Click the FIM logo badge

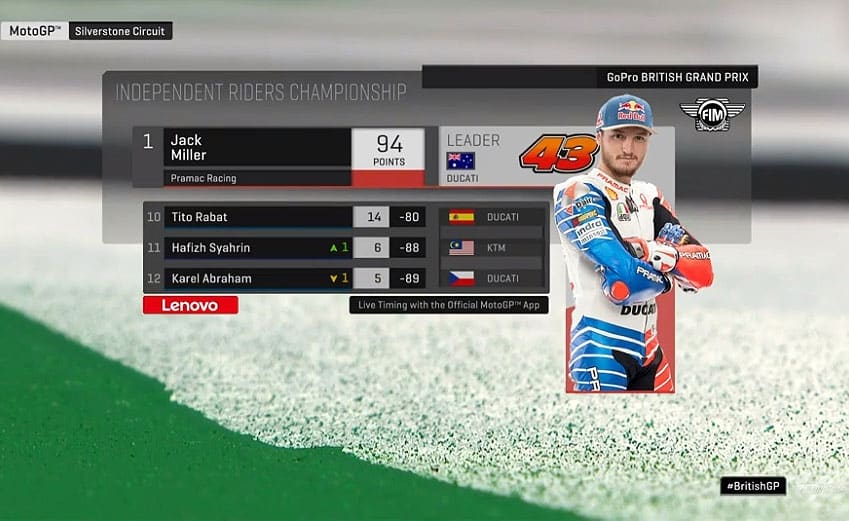[712, 113]
